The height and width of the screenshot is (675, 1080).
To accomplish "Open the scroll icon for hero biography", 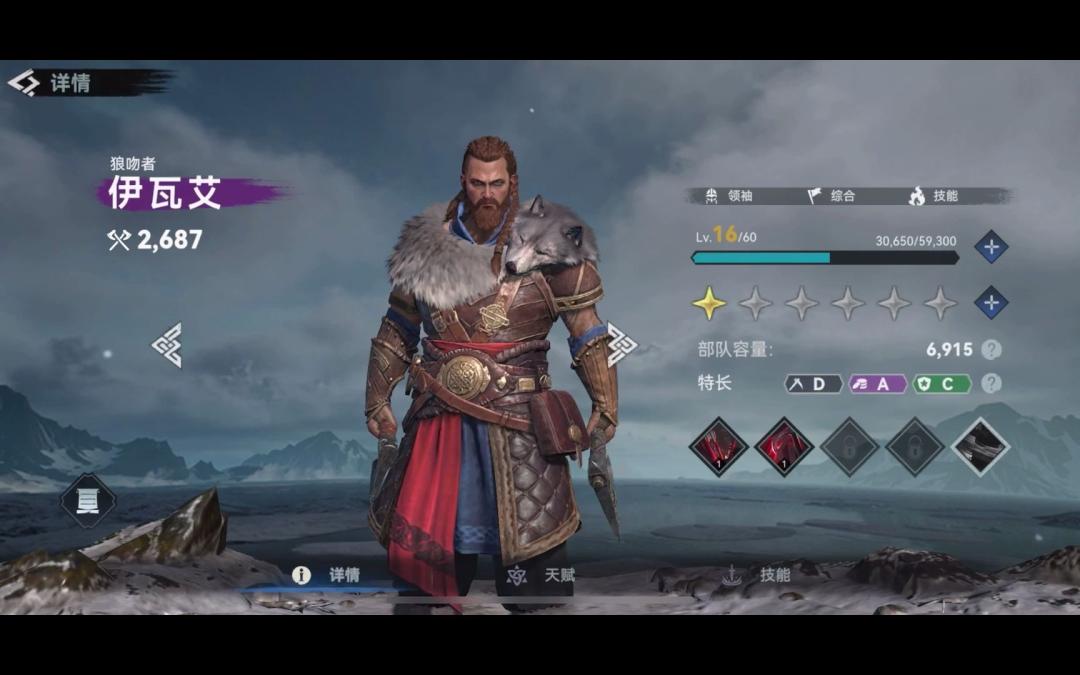I will click(88, 502).
